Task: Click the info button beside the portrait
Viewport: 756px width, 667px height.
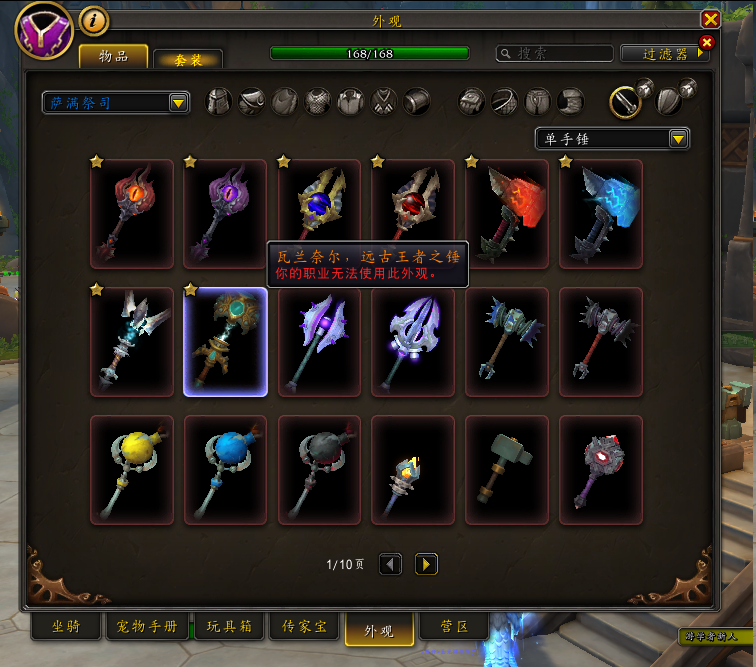Action: click(x=93, y=20)
